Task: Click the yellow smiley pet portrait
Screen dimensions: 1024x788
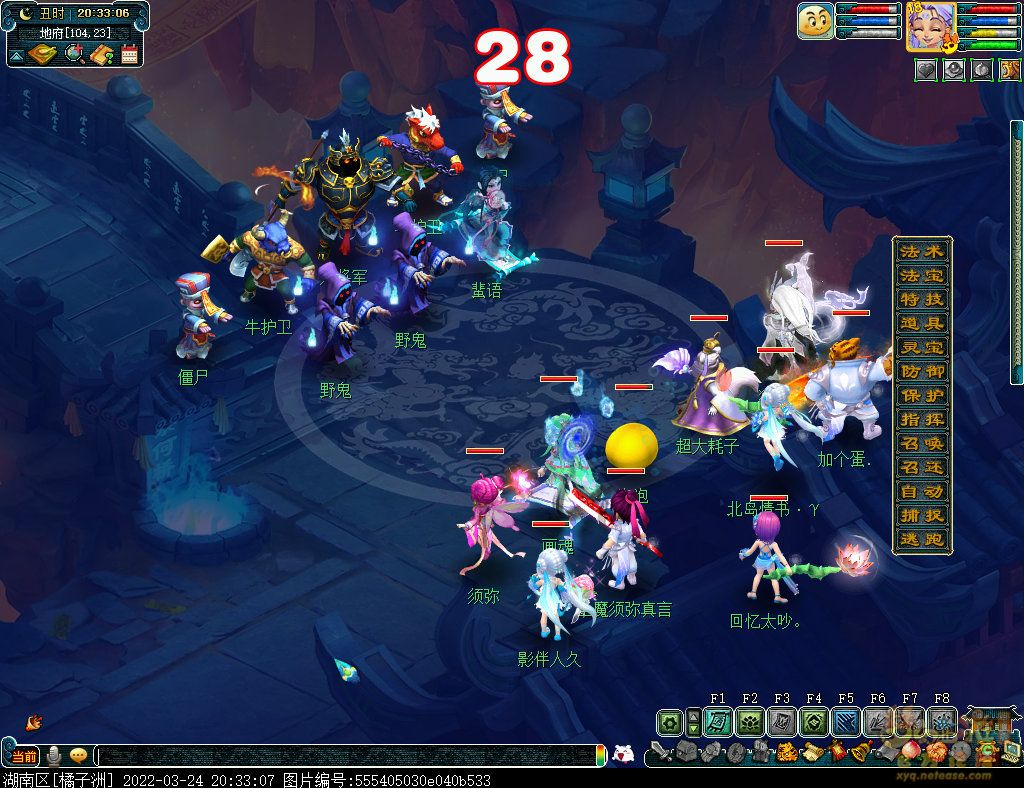Action: coord(816,21)
